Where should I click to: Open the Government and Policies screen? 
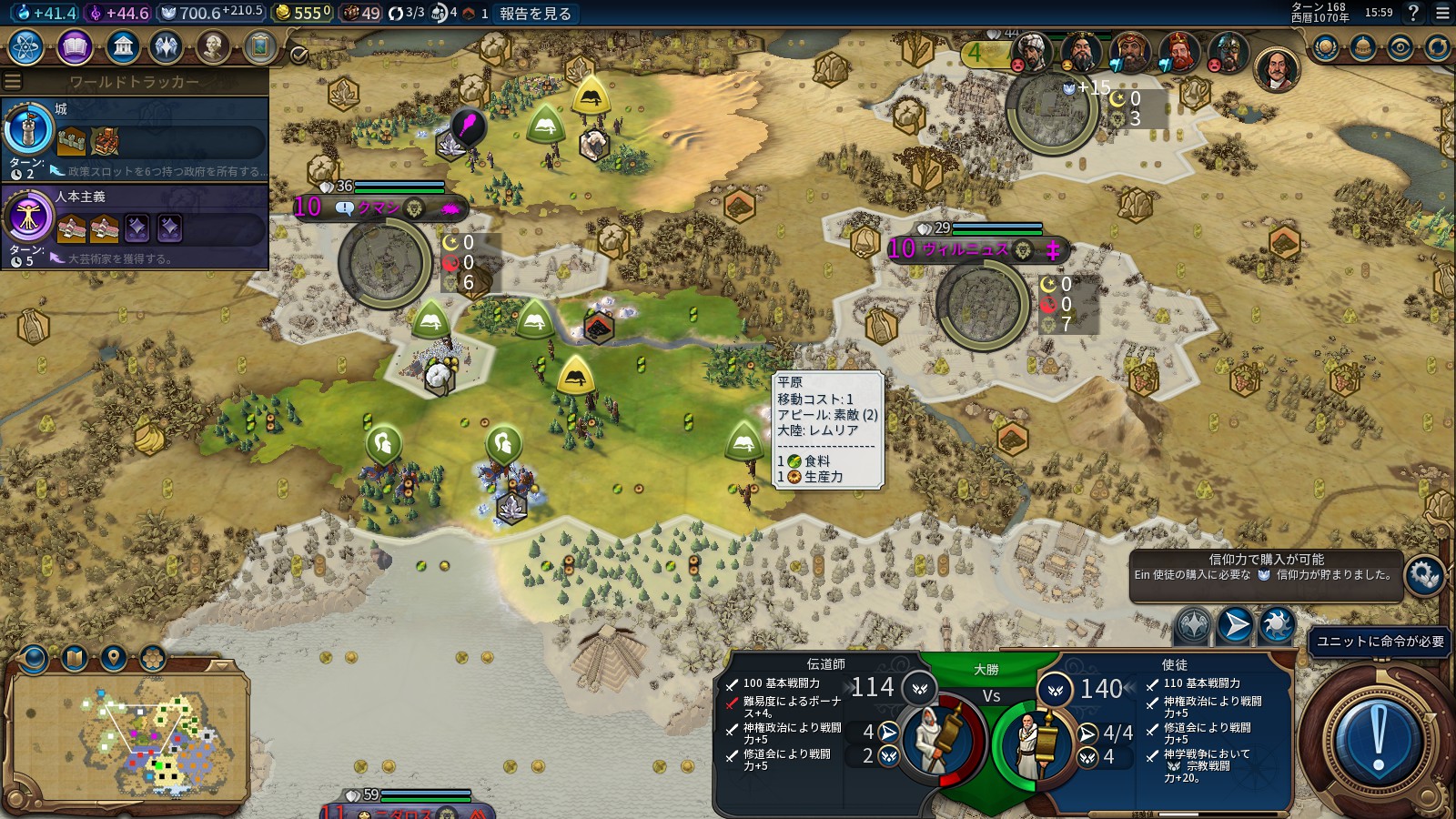tap(123, 48)
